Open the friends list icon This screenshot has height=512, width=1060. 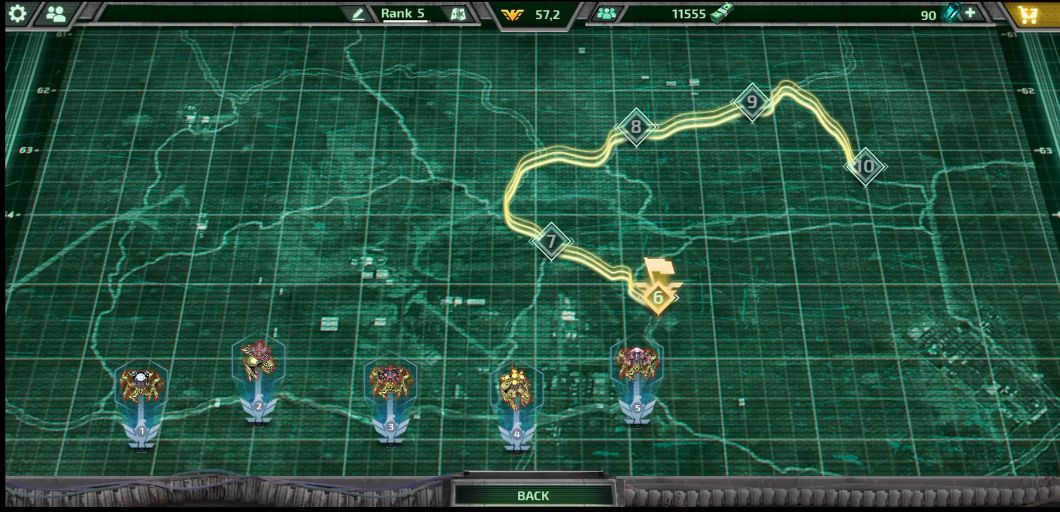click(x=56, y=14)
